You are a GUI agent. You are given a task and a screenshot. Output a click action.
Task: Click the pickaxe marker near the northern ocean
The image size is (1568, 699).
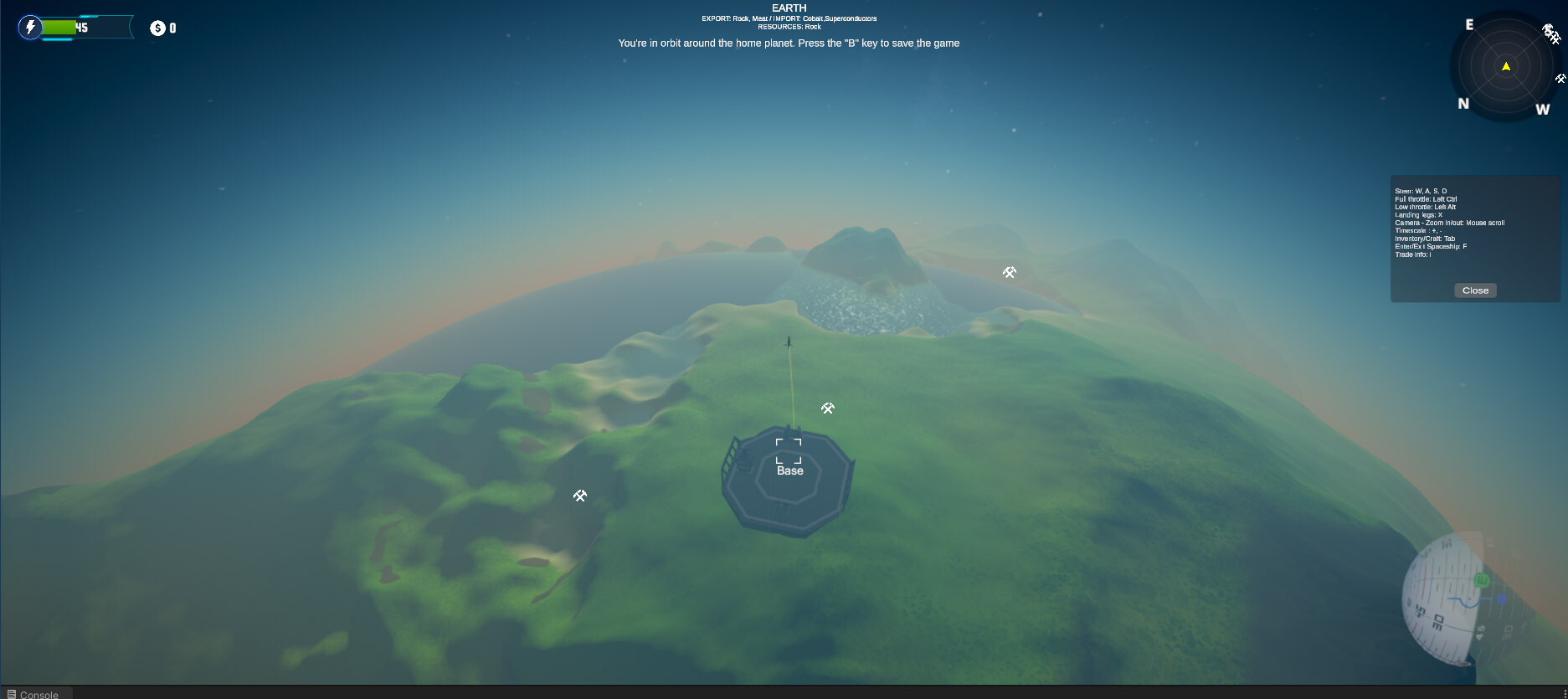1009,271
